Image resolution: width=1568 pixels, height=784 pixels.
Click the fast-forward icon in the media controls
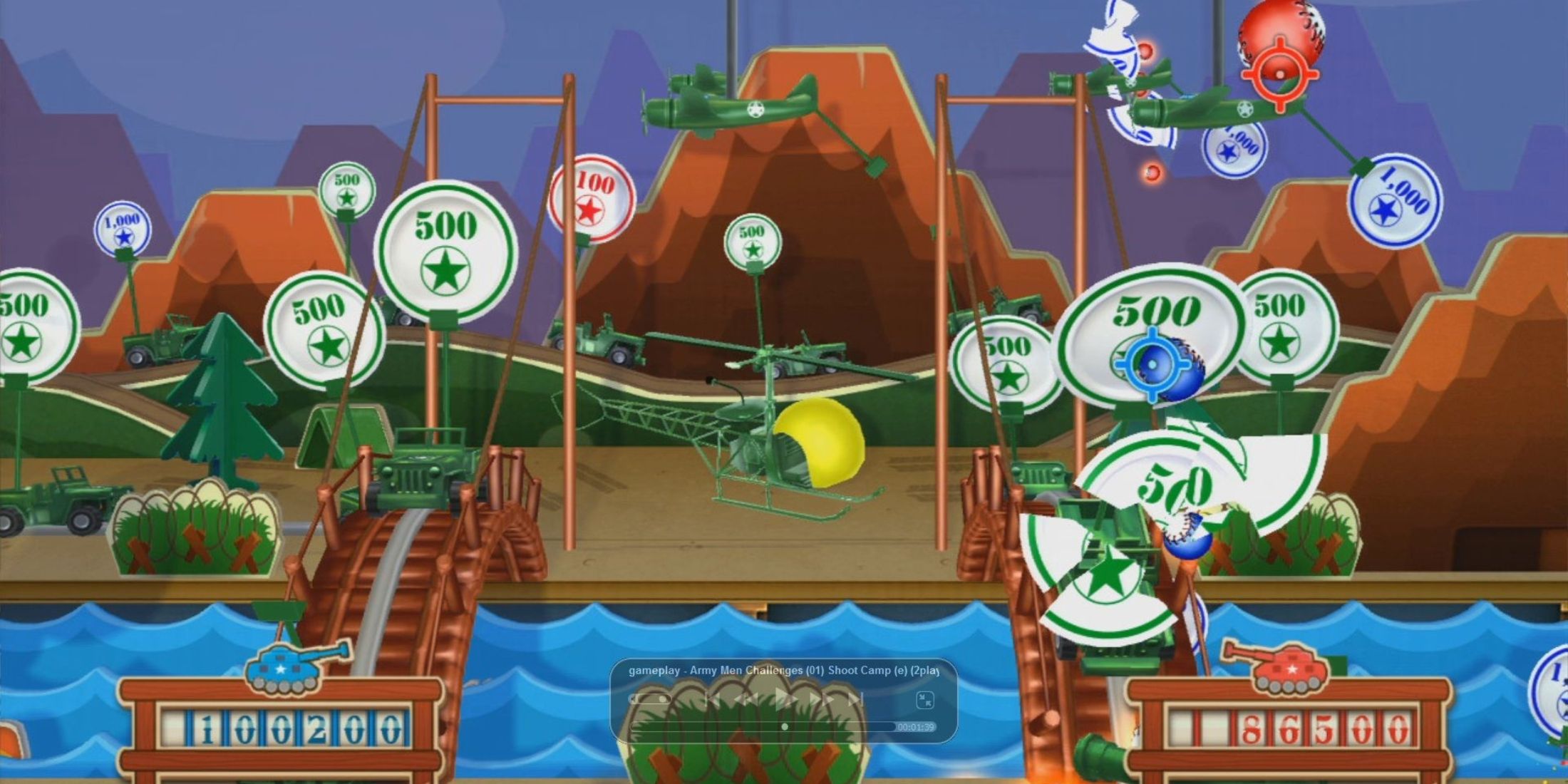tap(820, 699)
